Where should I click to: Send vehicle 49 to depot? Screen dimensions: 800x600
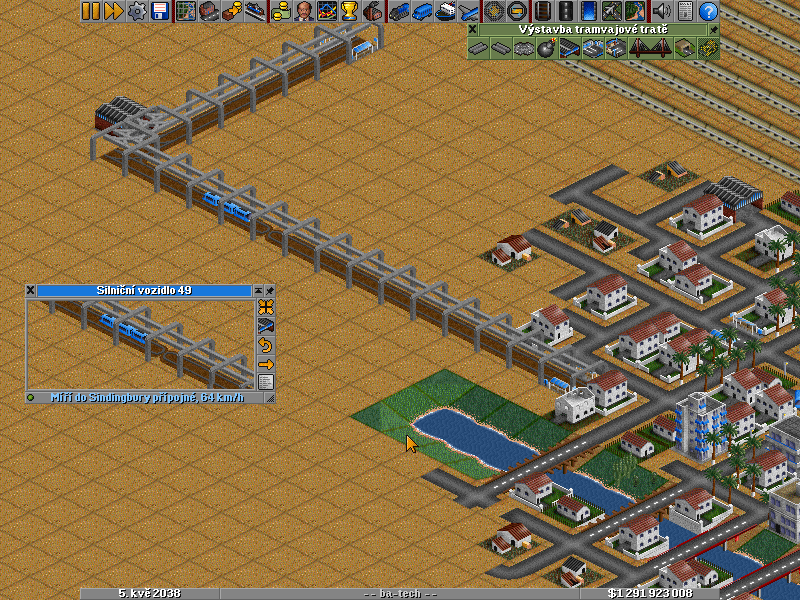pos(266,326)
